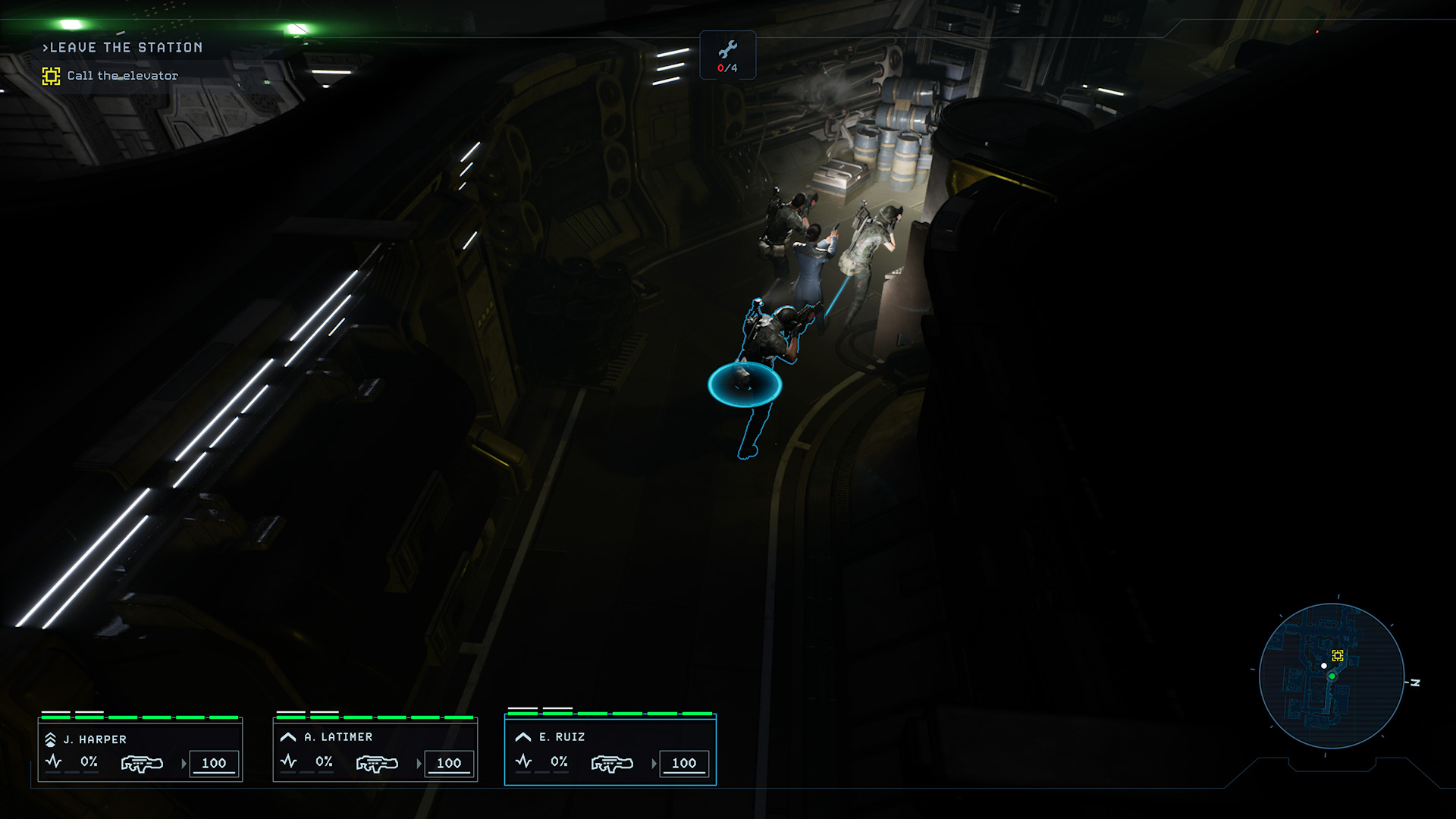Click the yellow objective marker on minimap

1338,655
